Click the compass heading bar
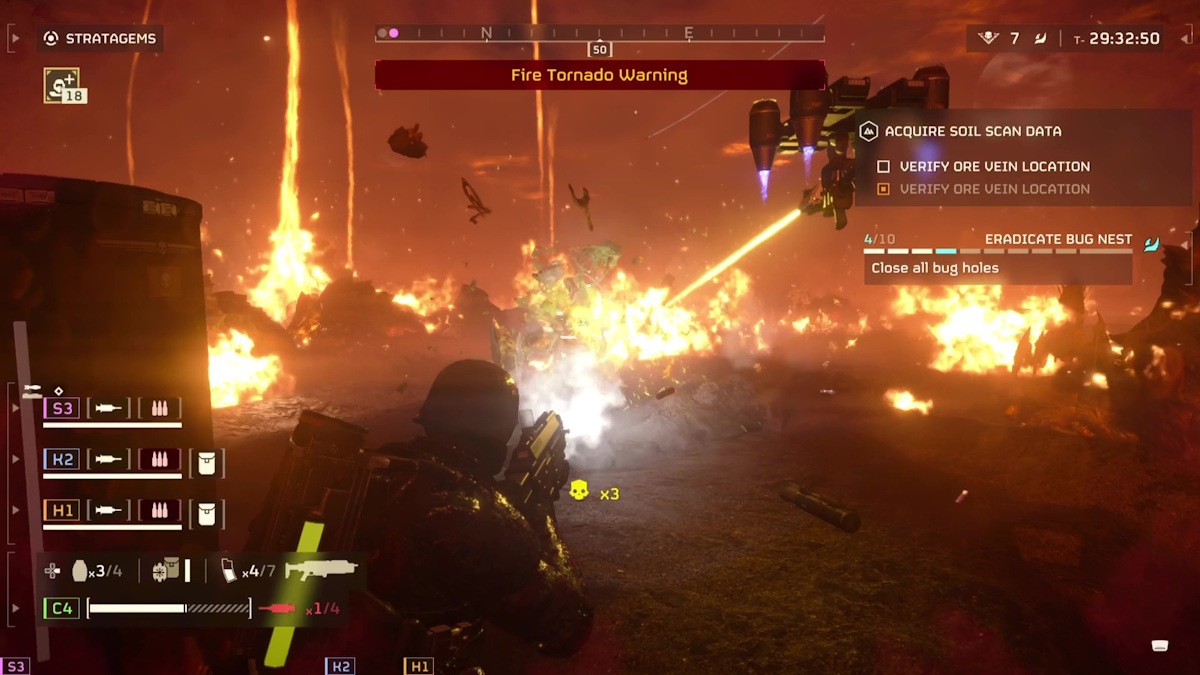The height and width of the screenshot is (675, 1200). pyautogui.click(x=599, y=34)
